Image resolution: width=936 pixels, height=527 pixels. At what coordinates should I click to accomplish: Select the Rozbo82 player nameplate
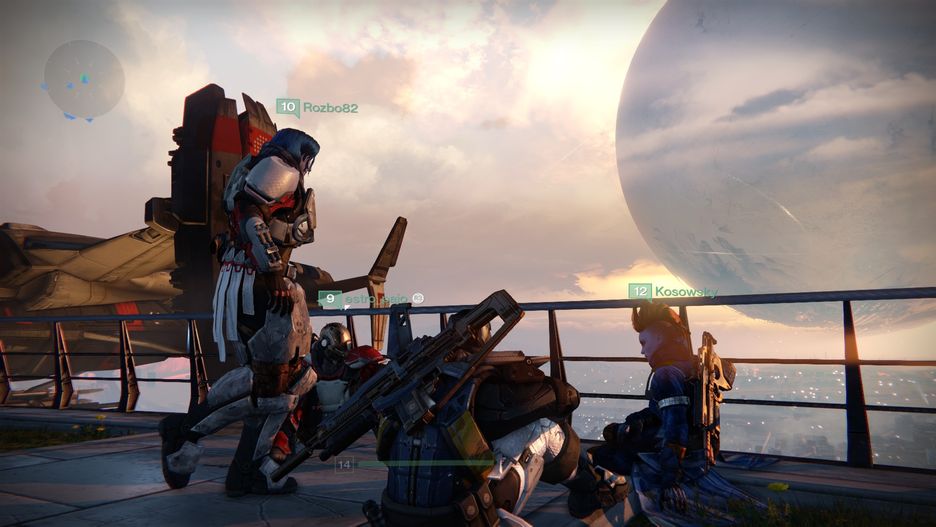pos(317,107)
